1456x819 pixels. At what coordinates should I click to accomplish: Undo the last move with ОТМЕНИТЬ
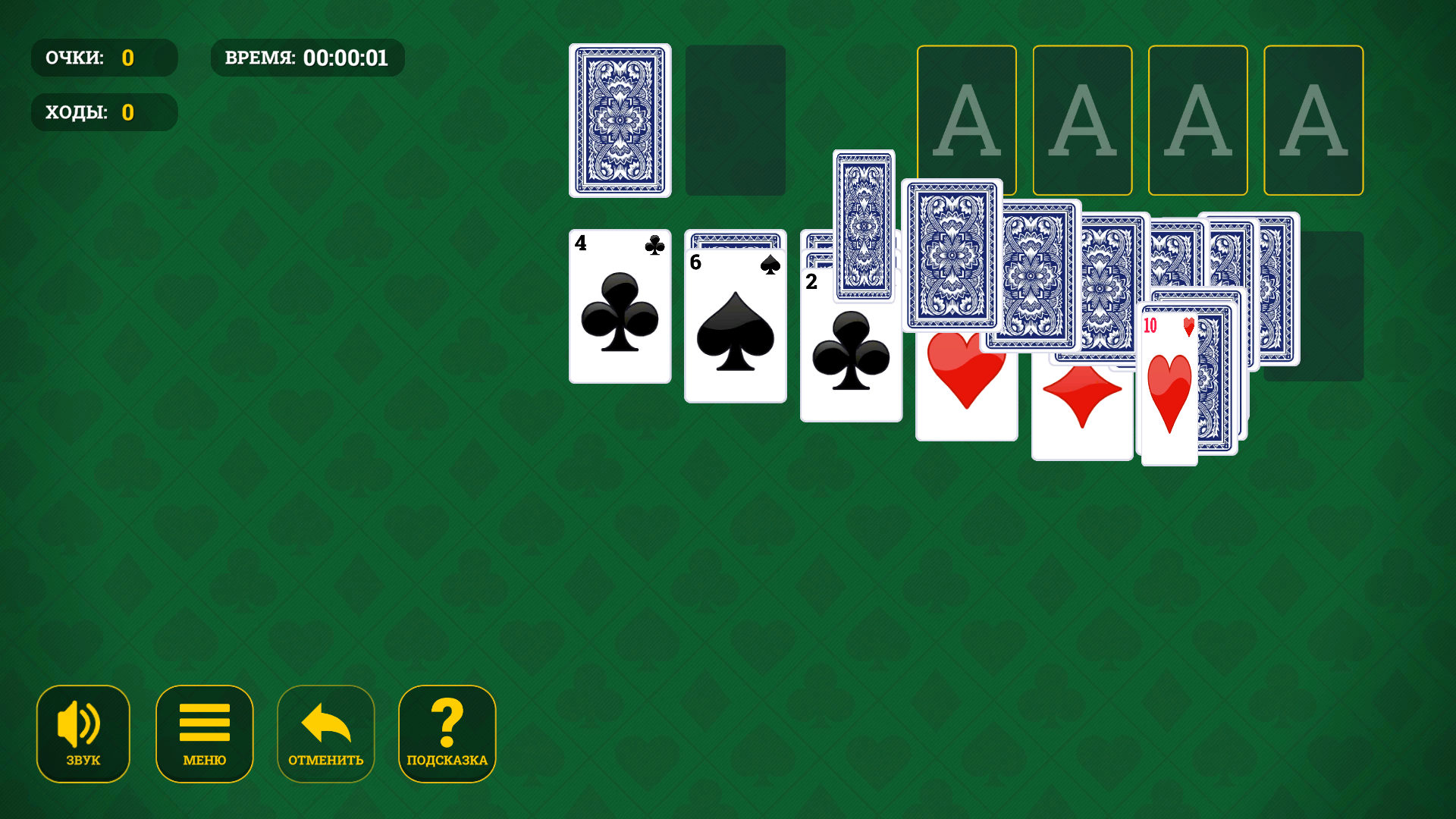coord(325,733)
